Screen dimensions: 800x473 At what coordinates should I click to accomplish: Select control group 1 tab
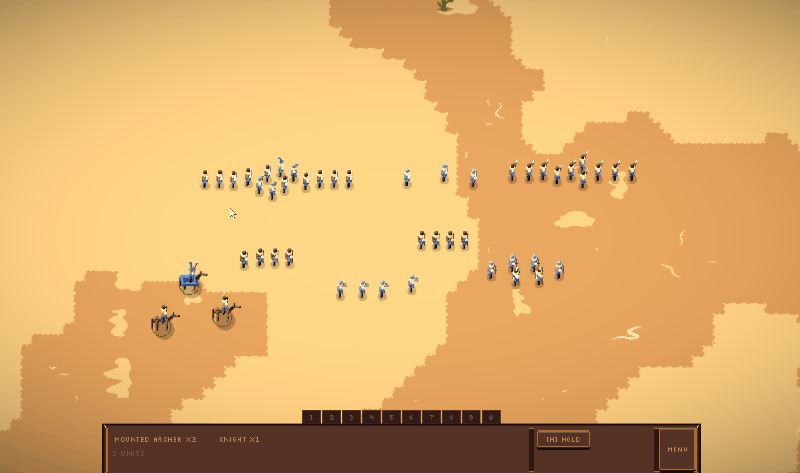[x=311, y=417]
